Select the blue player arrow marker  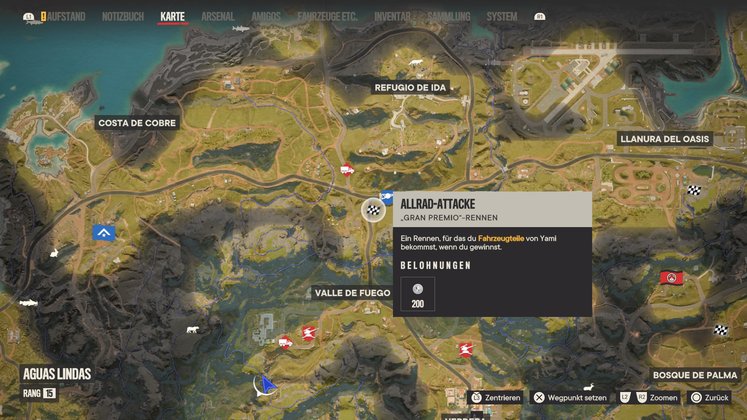[264, 383]
